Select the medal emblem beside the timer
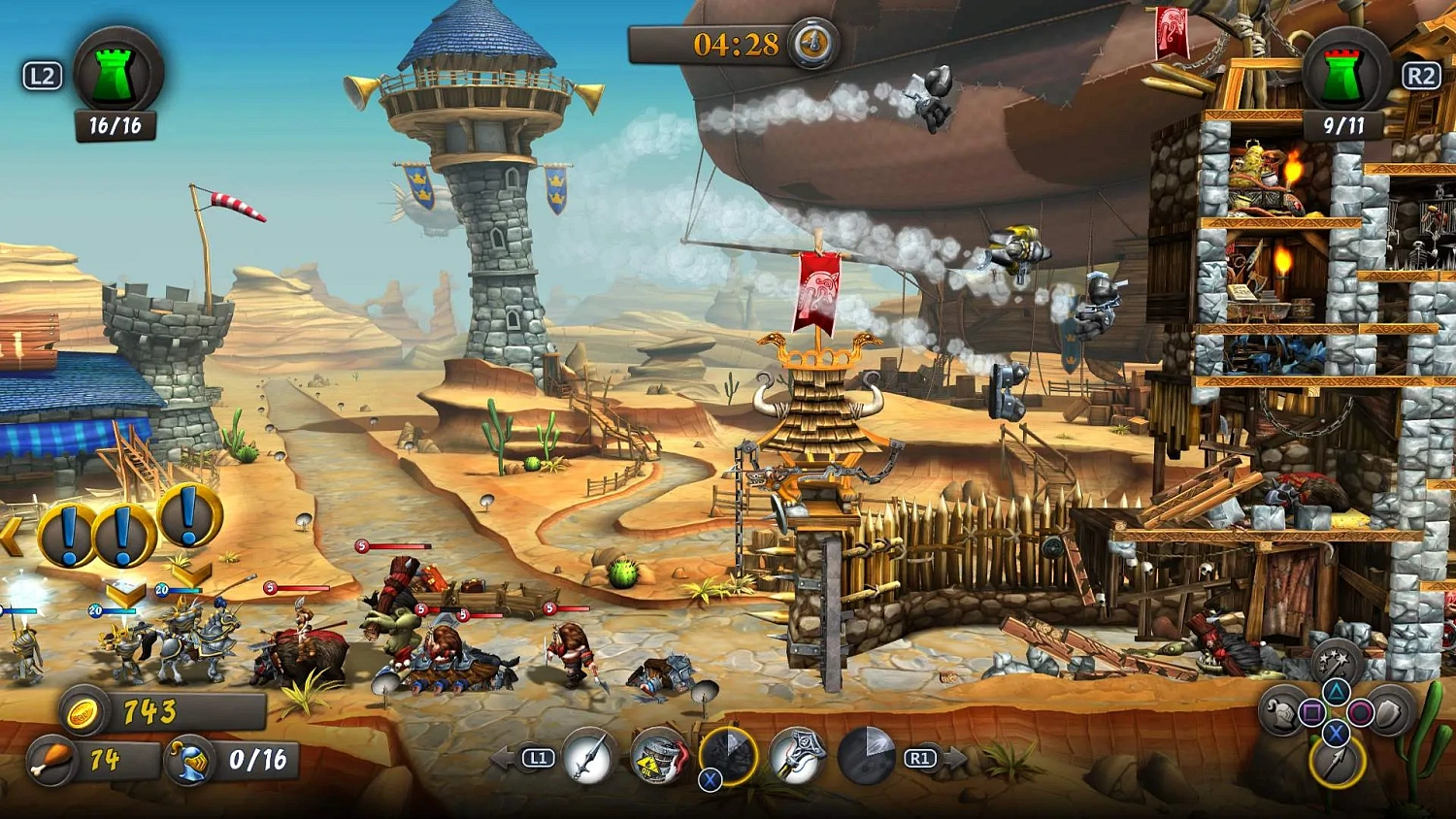 tap(815, 43)
